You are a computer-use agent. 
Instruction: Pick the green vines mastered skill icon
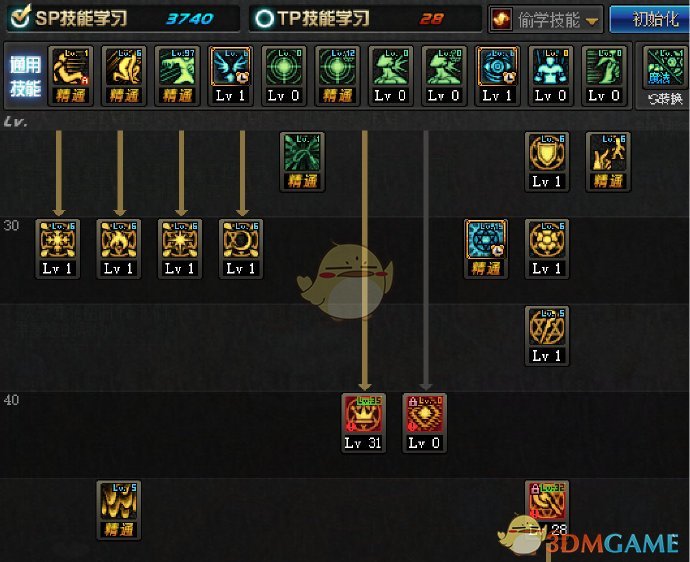301,153
